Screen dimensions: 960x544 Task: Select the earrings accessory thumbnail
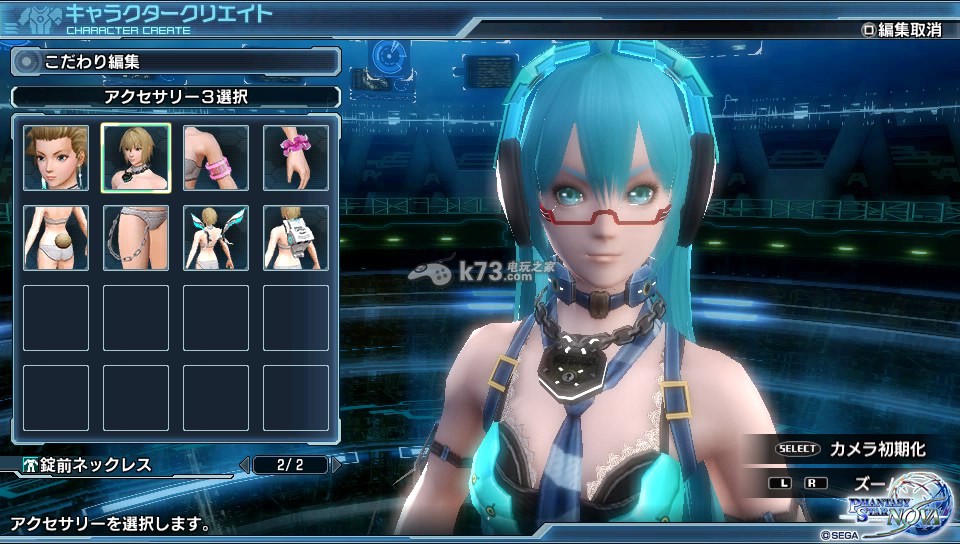click(x=56, y=158)
